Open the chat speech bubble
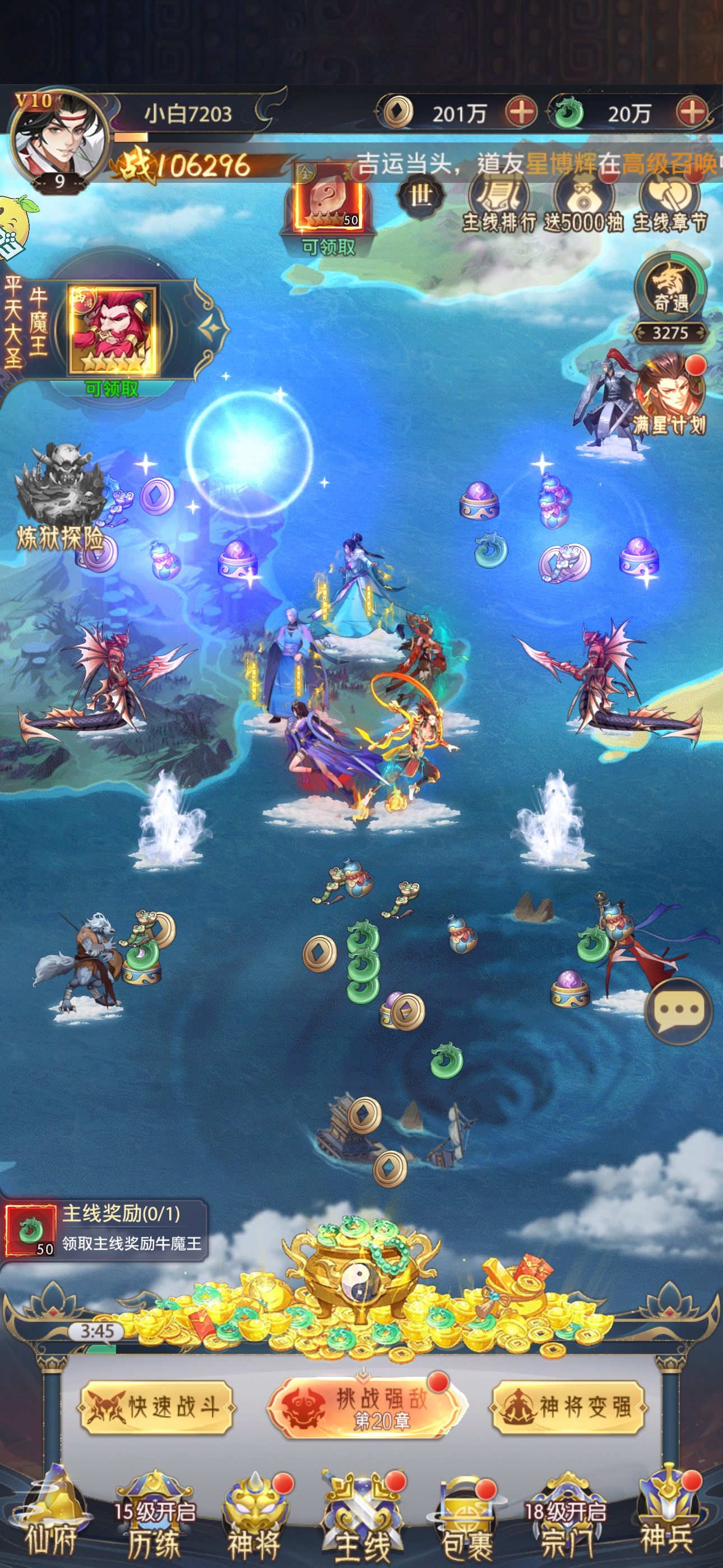 (678, 1011)
